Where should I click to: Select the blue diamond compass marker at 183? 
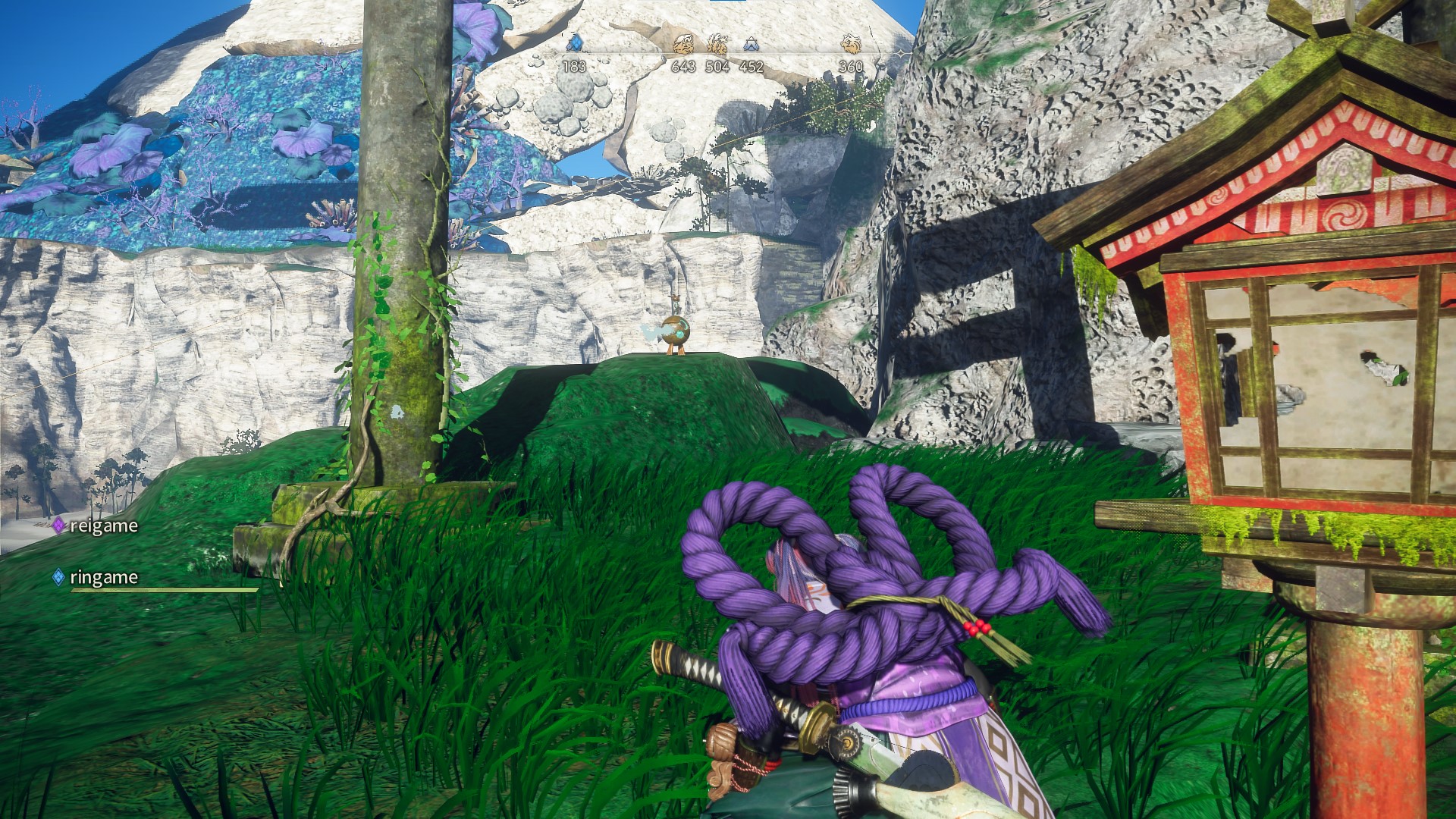coord(574,43)
